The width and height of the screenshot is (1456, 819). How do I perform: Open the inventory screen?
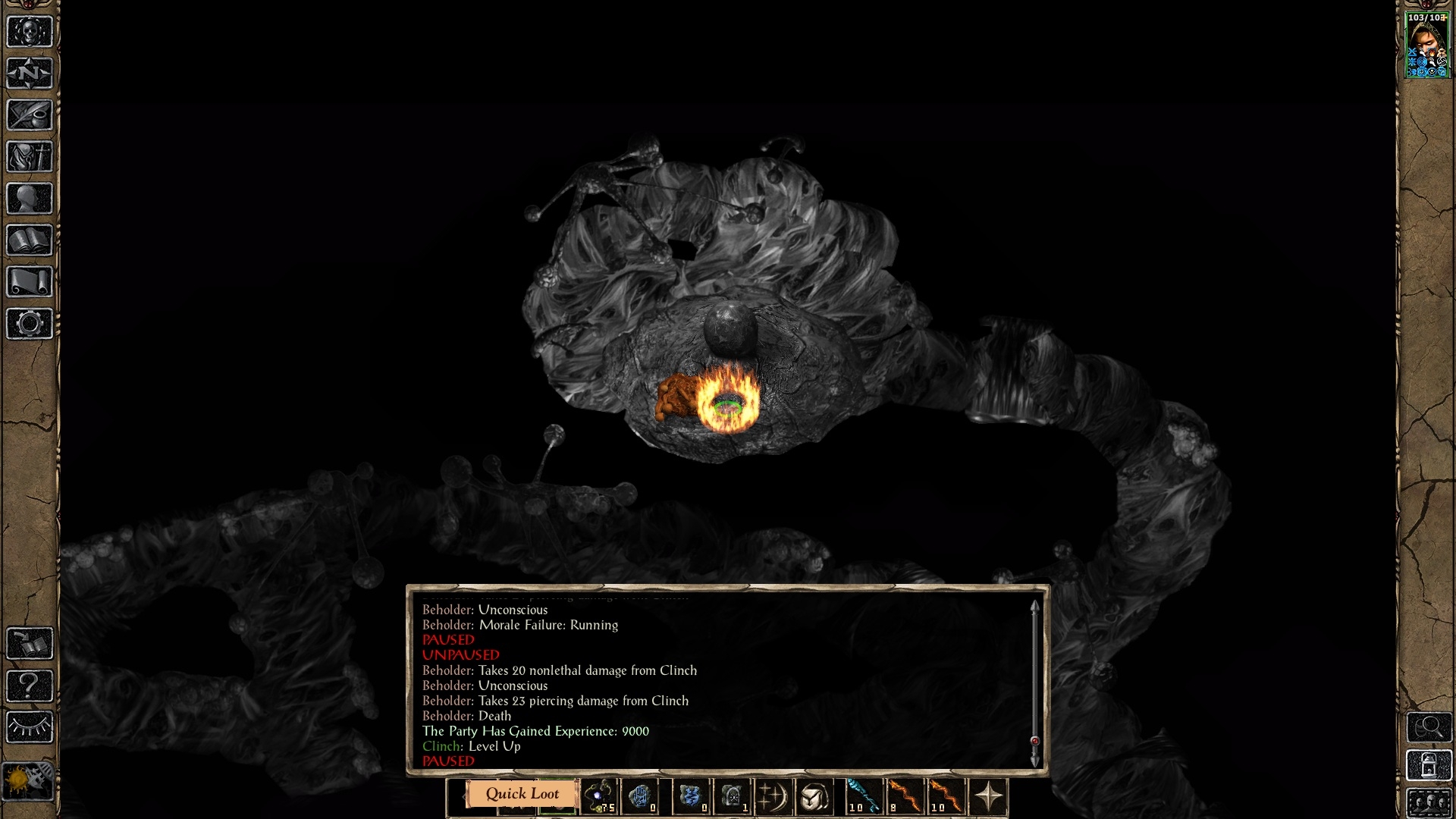(30, 157)
